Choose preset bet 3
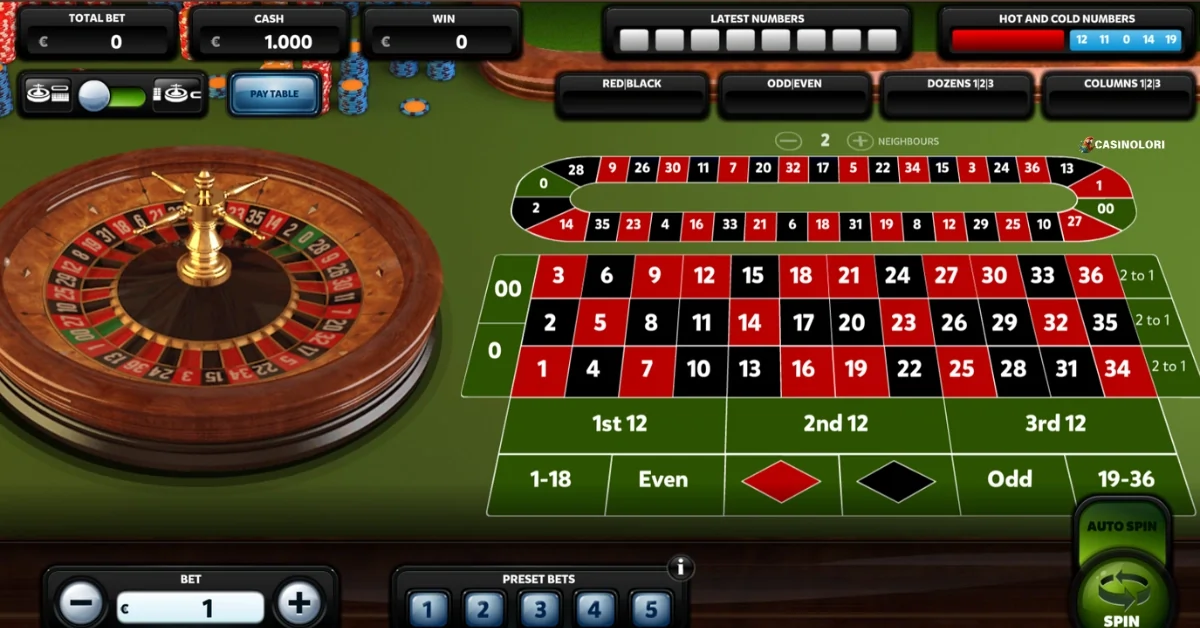The height and width of the screenshot is (628, 1200). pyautogui.click(x=539, y=608)
